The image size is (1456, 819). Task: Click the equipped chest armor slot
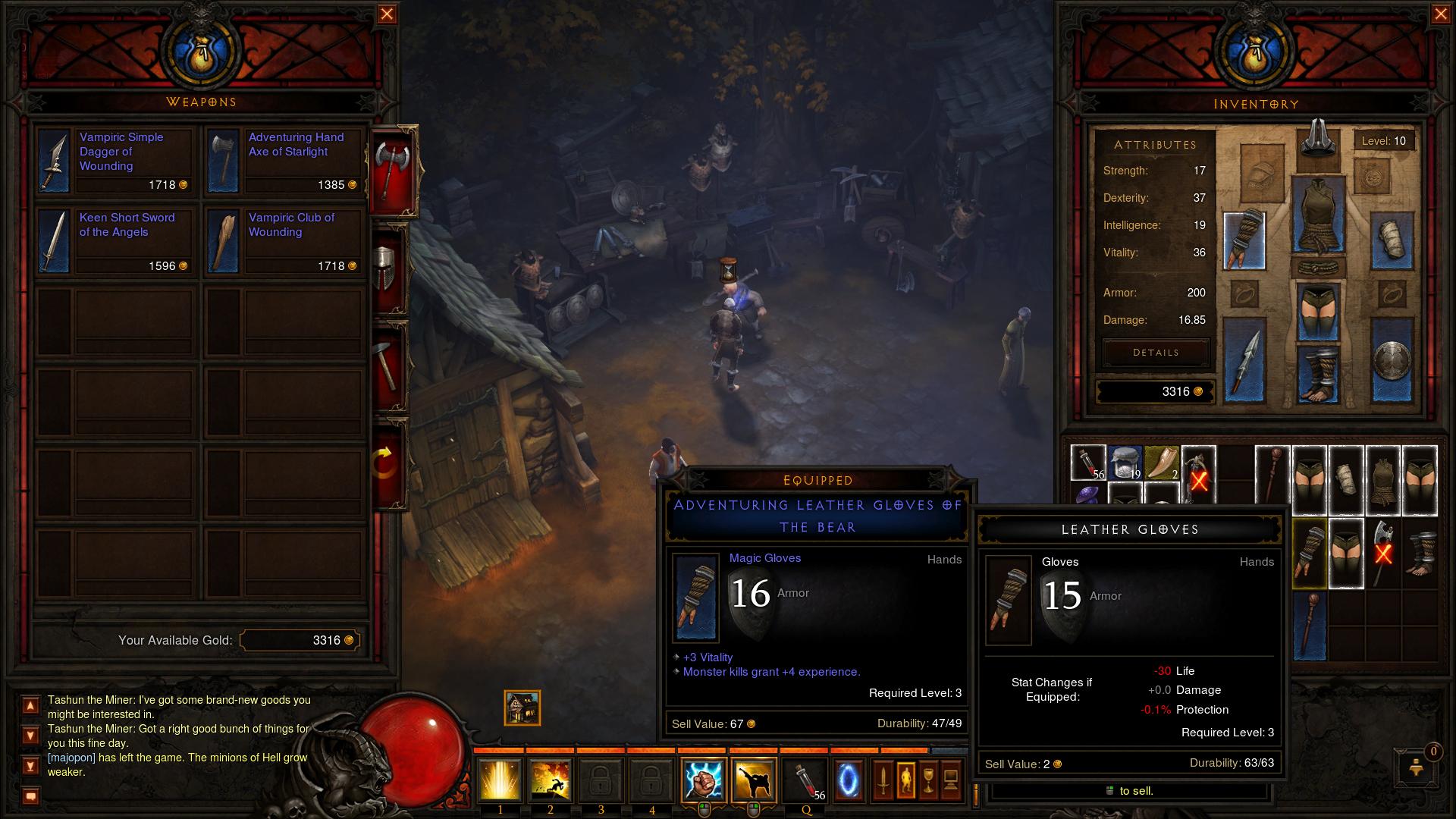pyautogui.click(x=1319, y=215)
